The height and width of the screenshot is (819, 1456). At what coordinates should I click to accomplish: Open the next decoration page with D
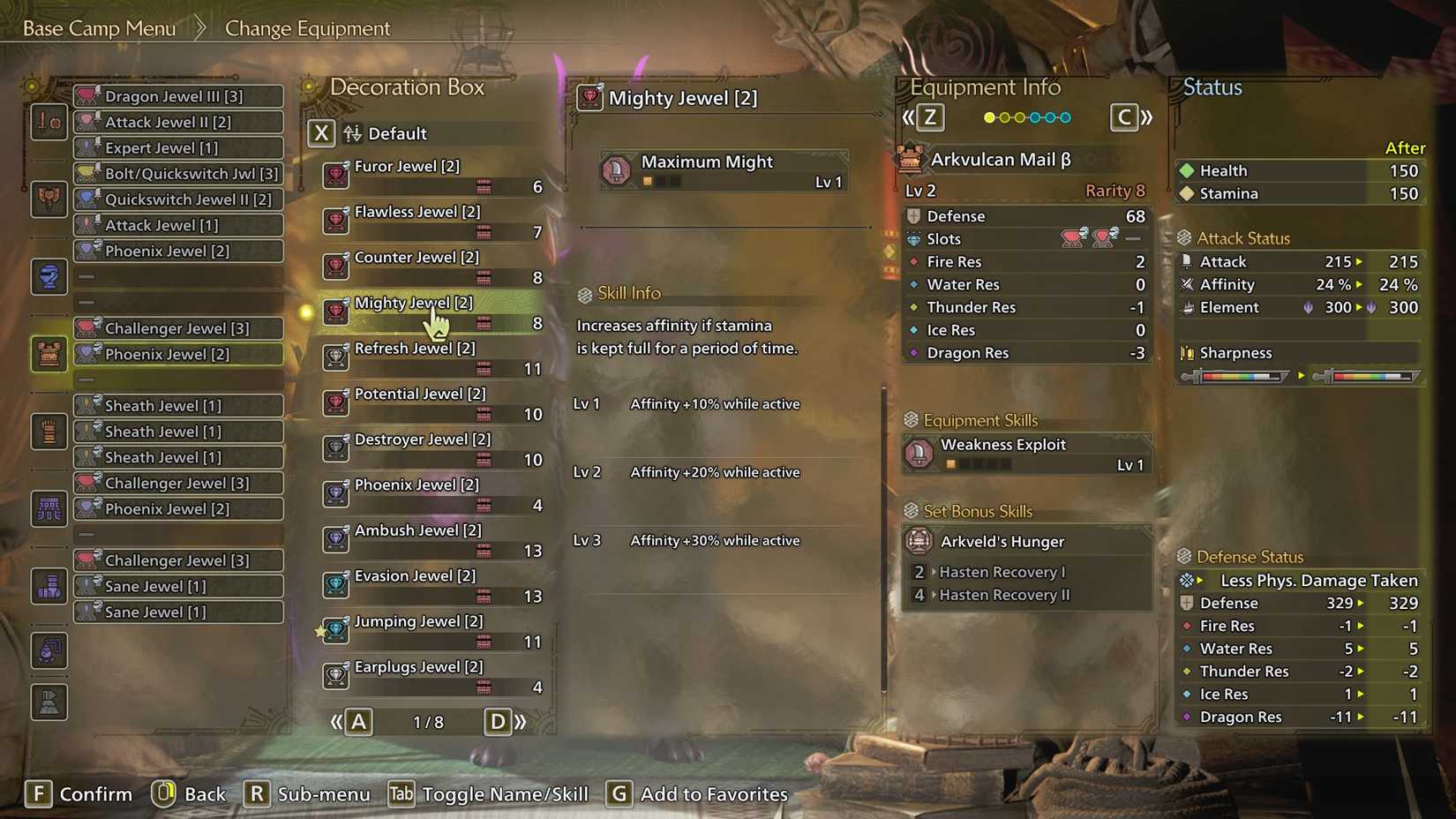[x=498, y=721]
